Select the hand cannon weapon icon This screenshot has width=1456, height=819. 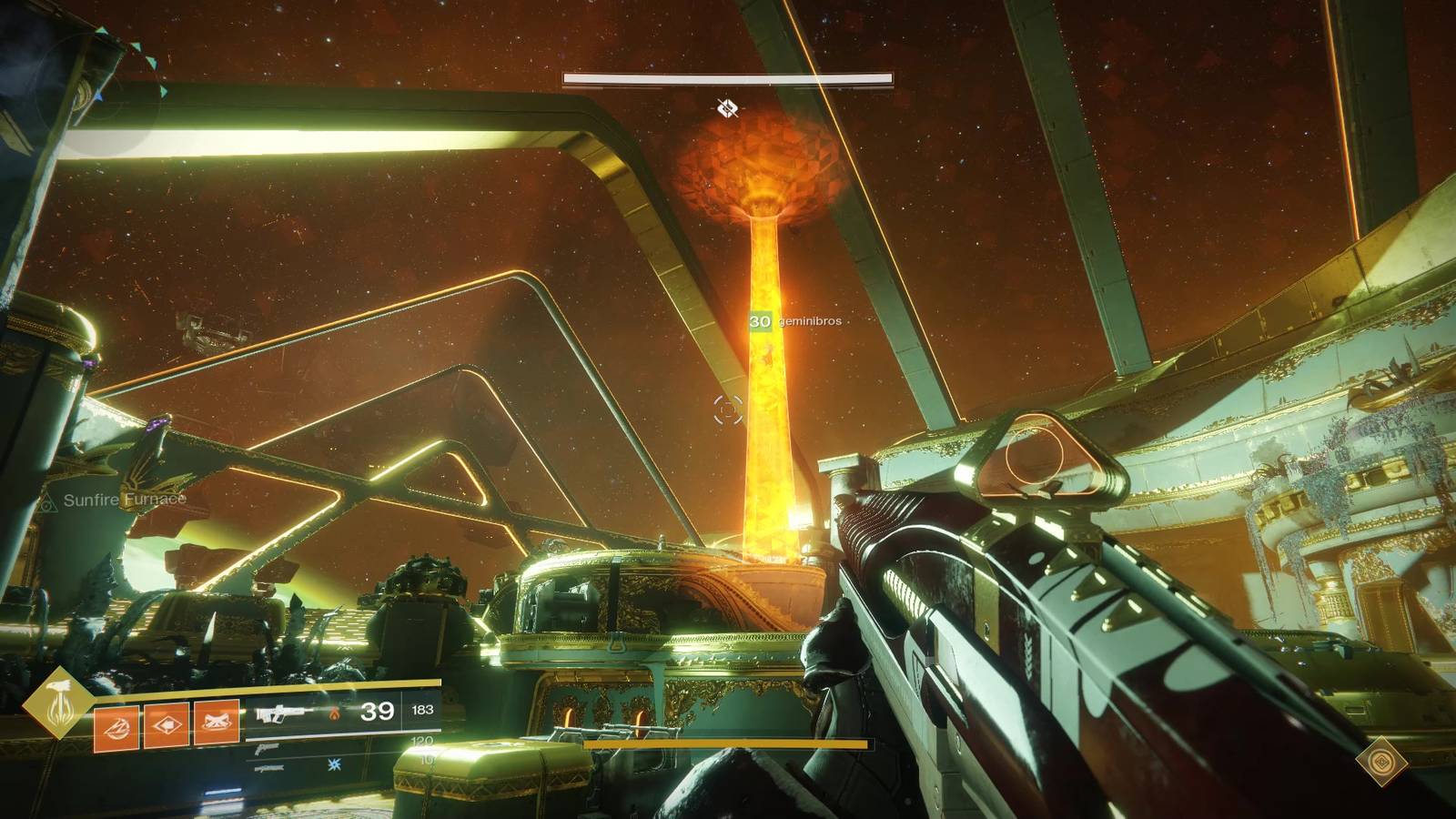pos(267,750)
